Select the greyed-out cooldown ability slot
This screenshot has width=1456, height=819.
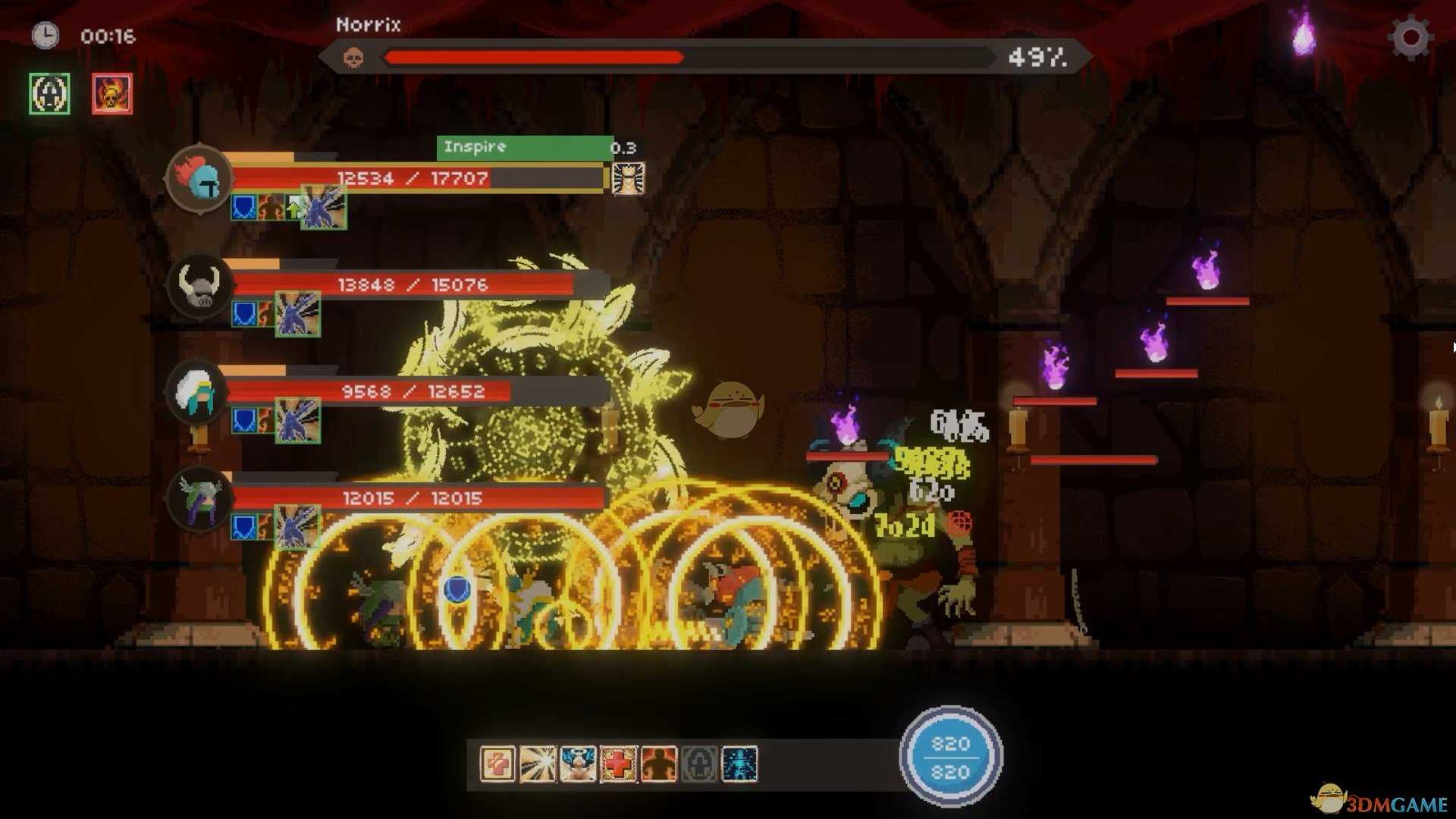point(699,764)
